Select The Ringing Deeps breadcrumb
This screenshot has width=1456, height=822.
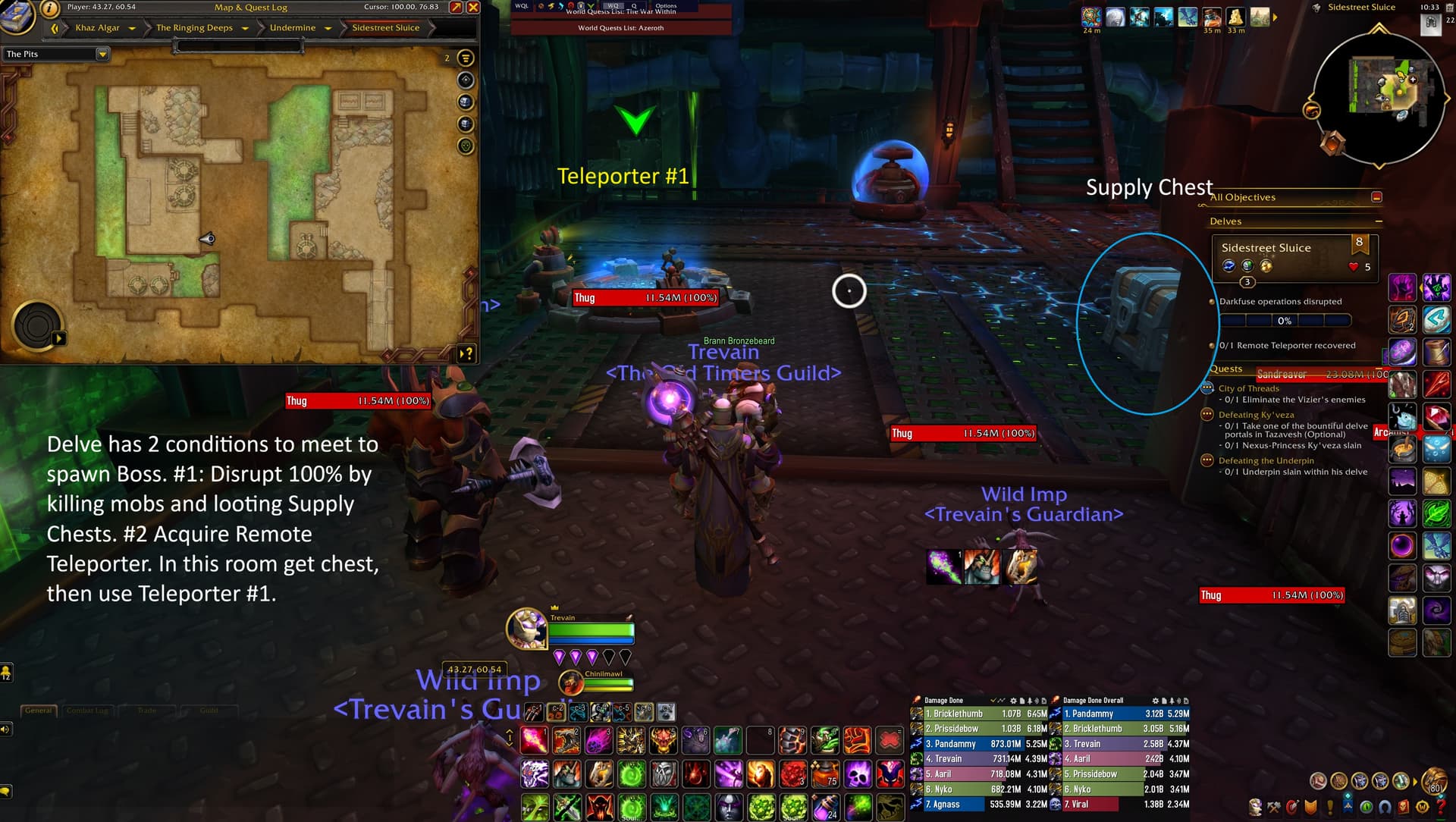[194, 28]
